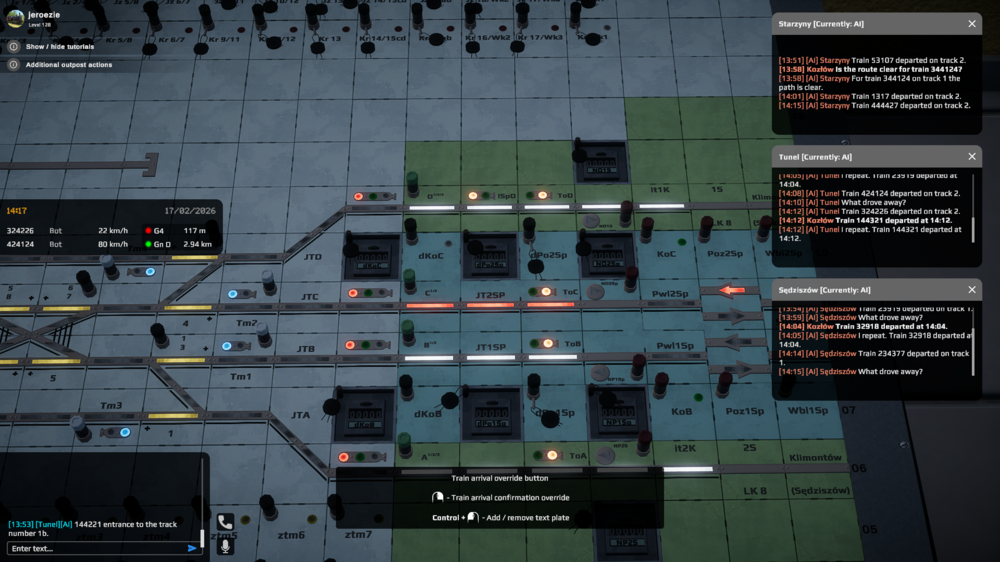Focus the Enter text chat field
The image size is (1000, 562).
pos(95,548)
